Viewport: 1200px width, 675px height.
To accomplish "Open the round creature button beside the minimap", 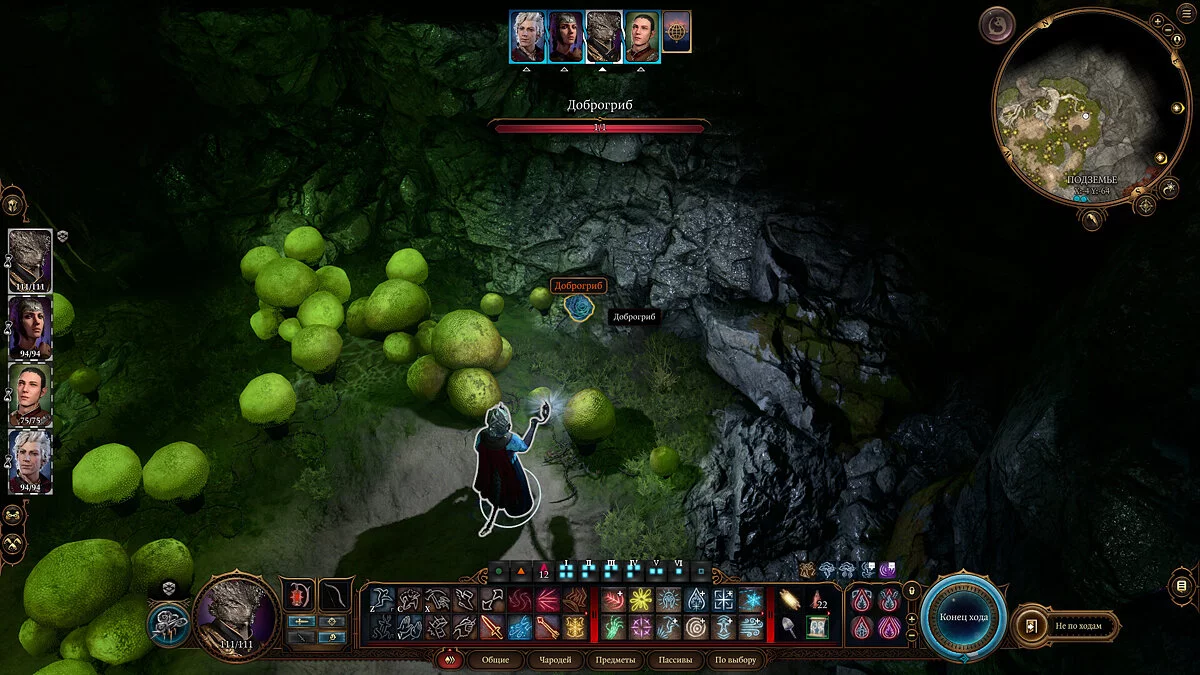I will [x=998, y=24].
